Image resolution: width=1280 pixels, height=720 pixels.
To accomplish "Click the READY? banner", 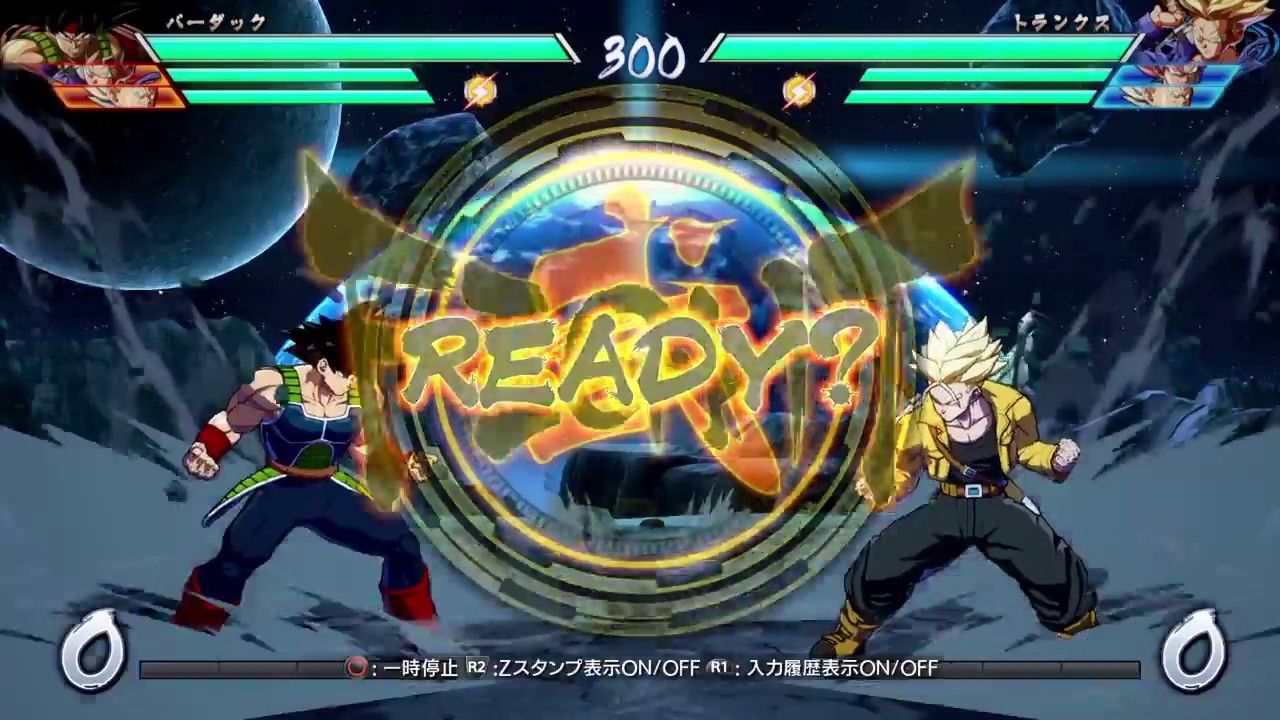I will click(x=640, y=360).
